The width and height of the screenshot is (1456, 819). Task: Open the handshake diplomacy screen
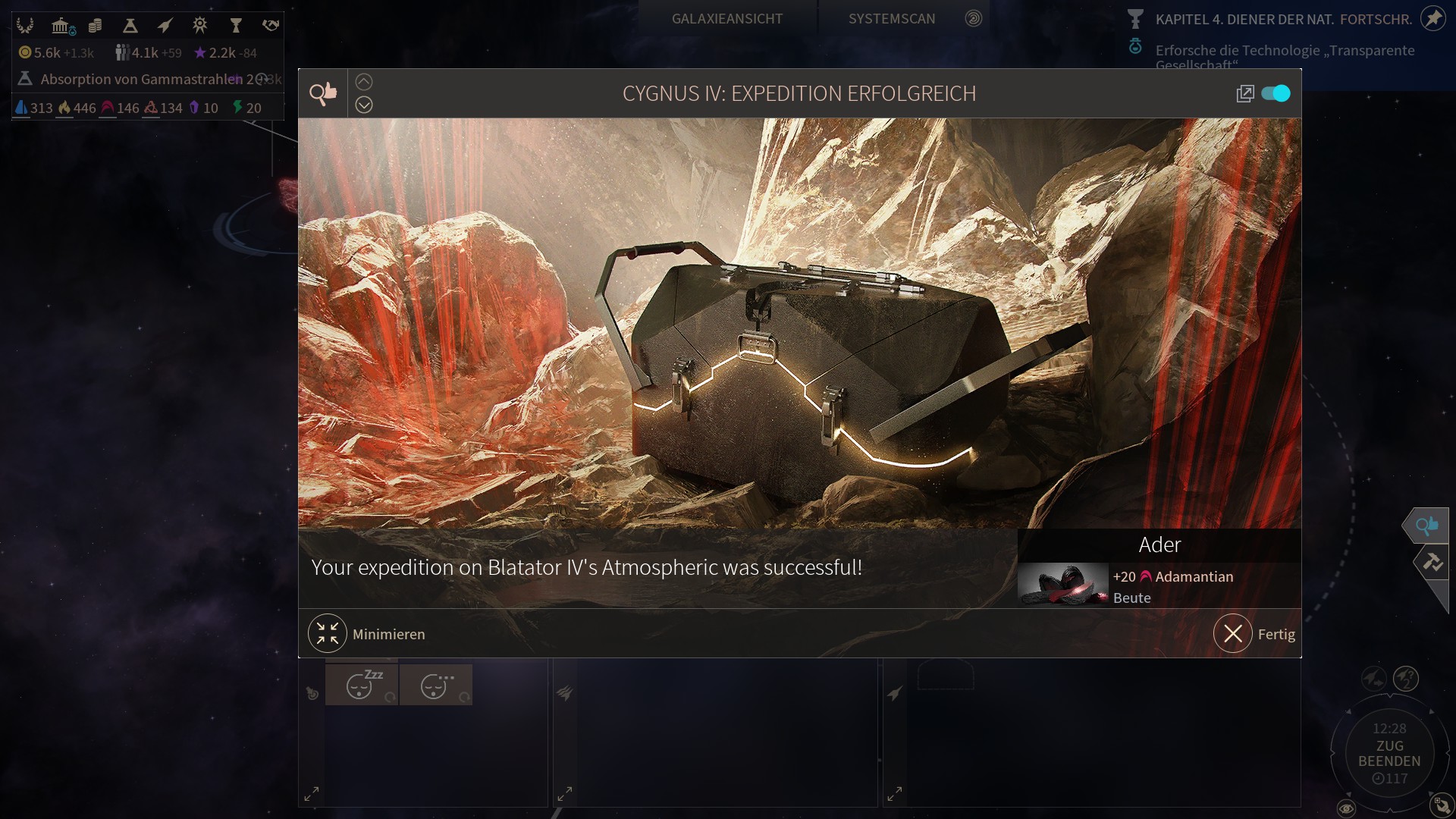tap(271, 26)
